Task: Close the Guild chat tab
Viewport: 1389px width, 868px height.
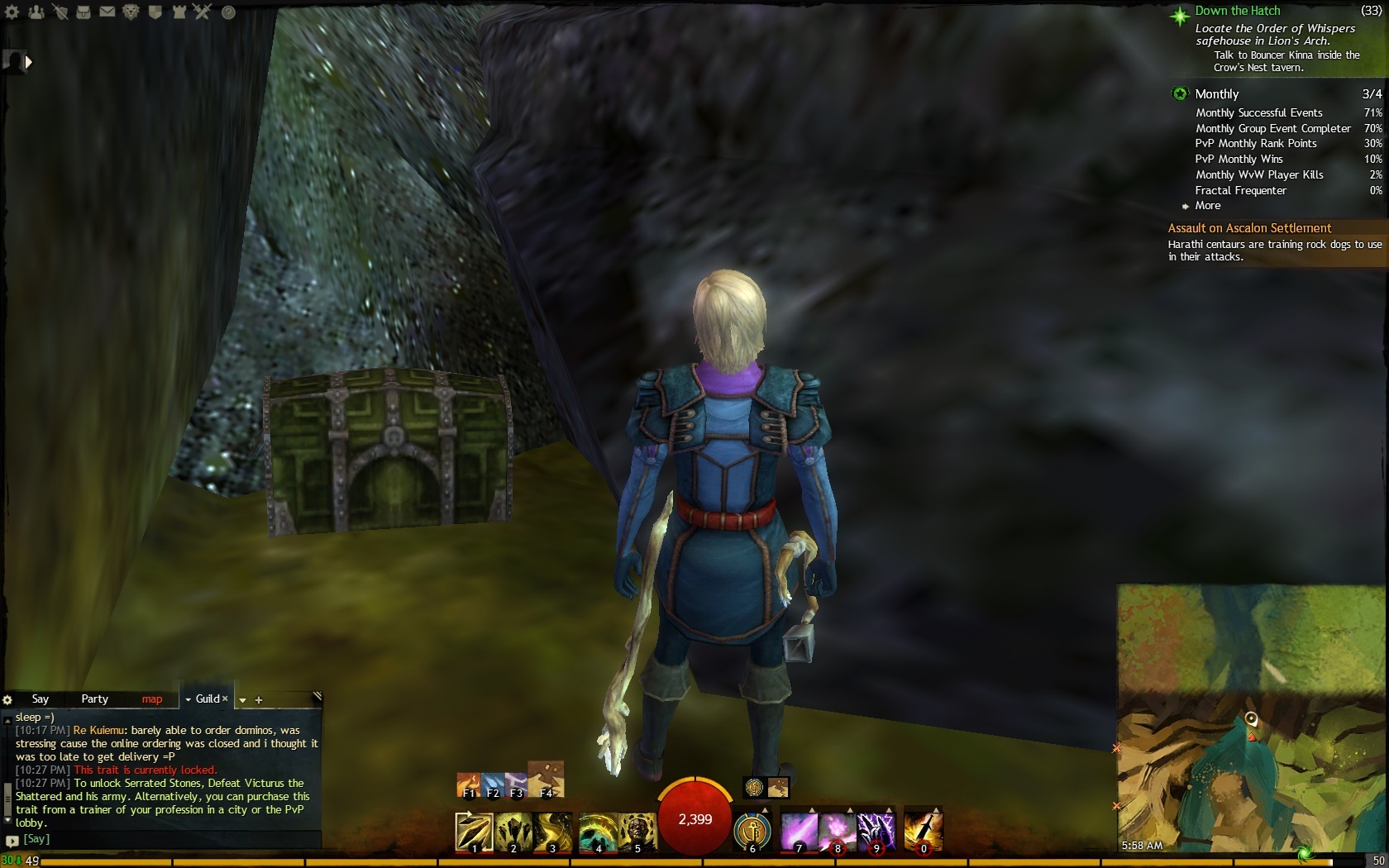Action: (225, 699)
